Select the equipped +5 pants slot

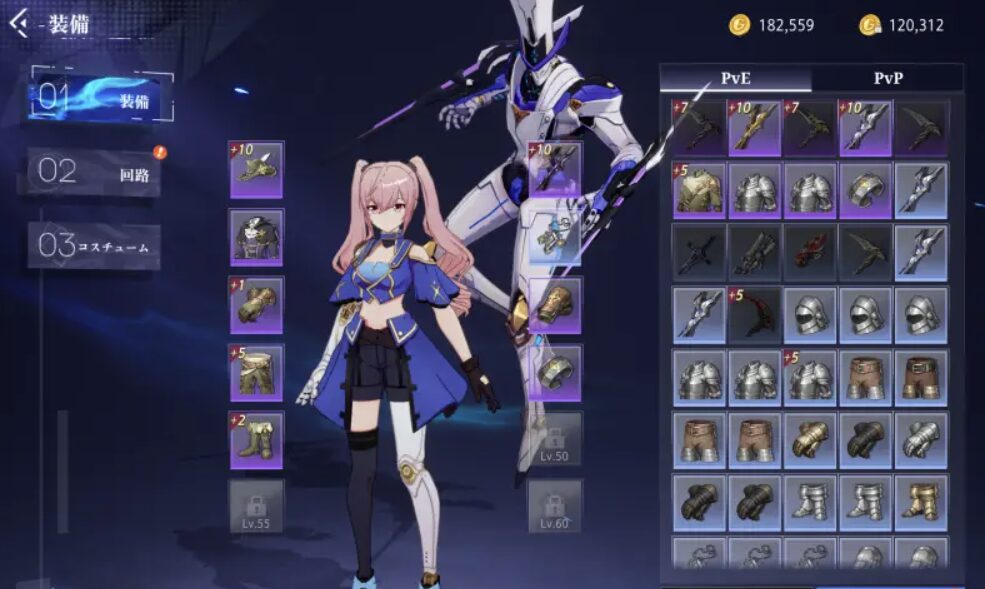(256, 373)
